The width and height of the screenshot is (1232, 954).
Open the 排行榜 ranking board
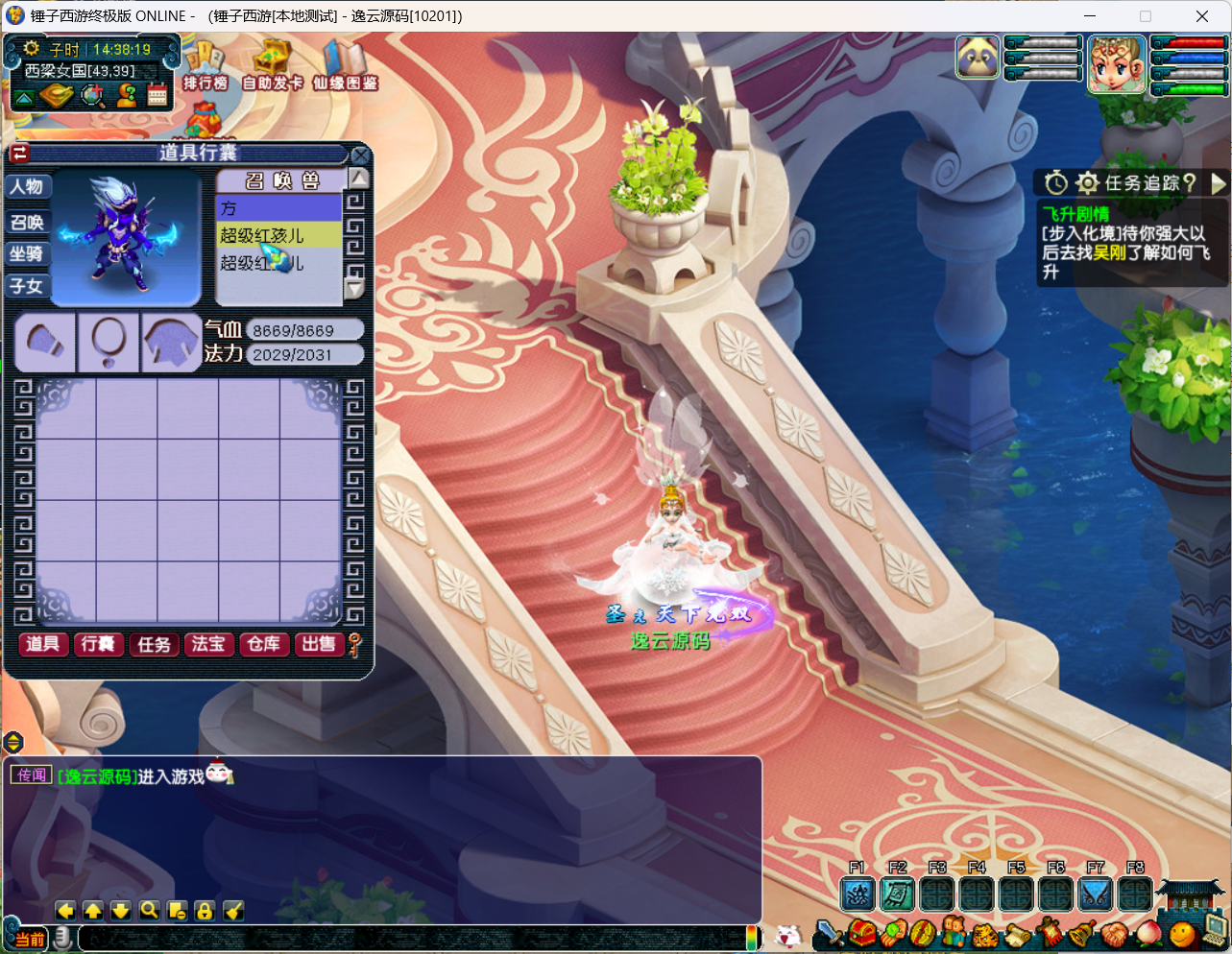pyautogui.click(x=205, y=67)
